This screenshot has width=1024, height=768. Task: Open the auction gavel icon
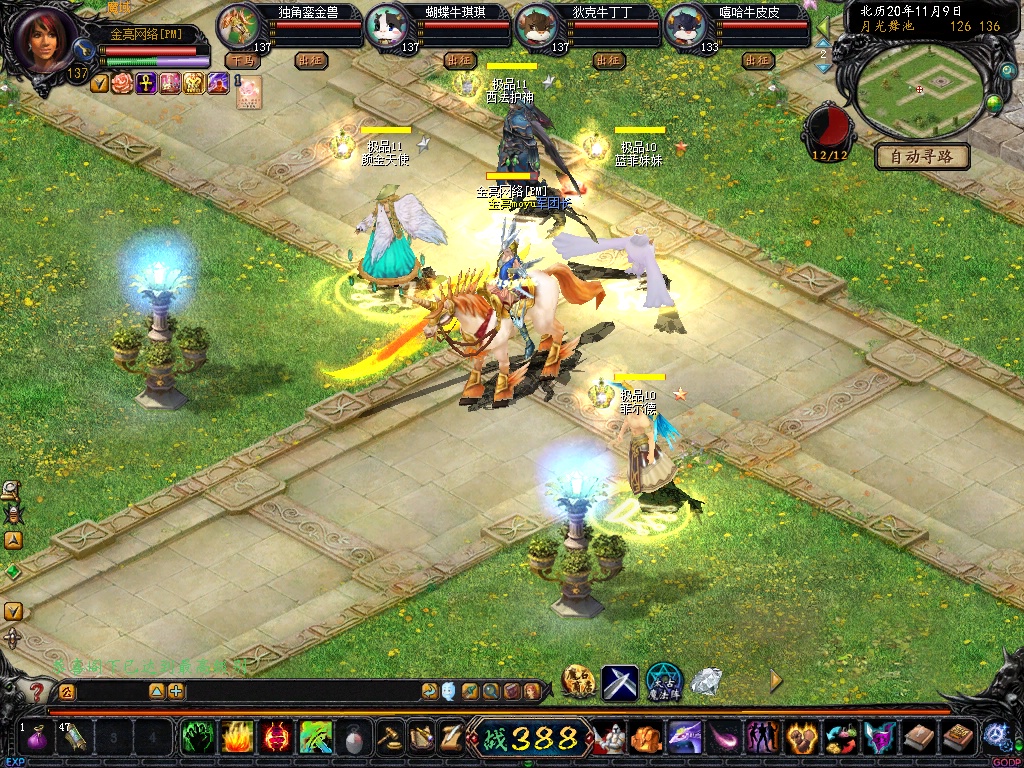(389, 738)
